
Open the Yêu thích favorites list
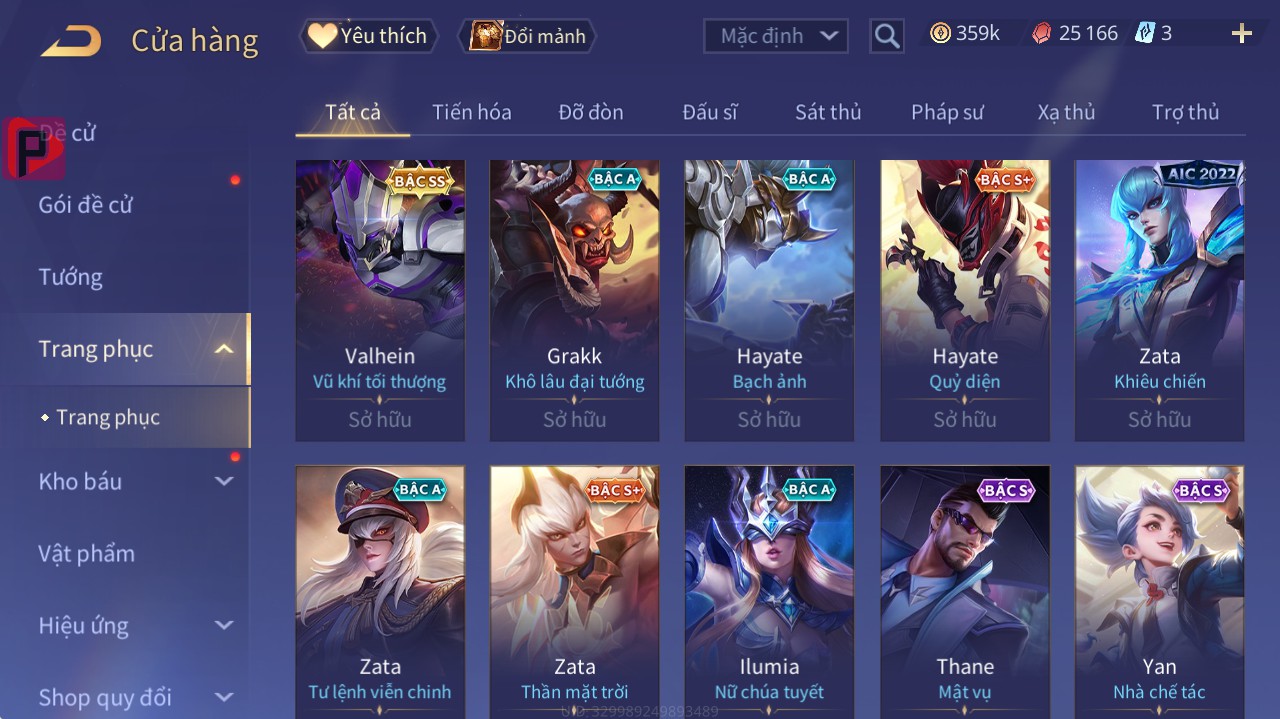(369, 36)
